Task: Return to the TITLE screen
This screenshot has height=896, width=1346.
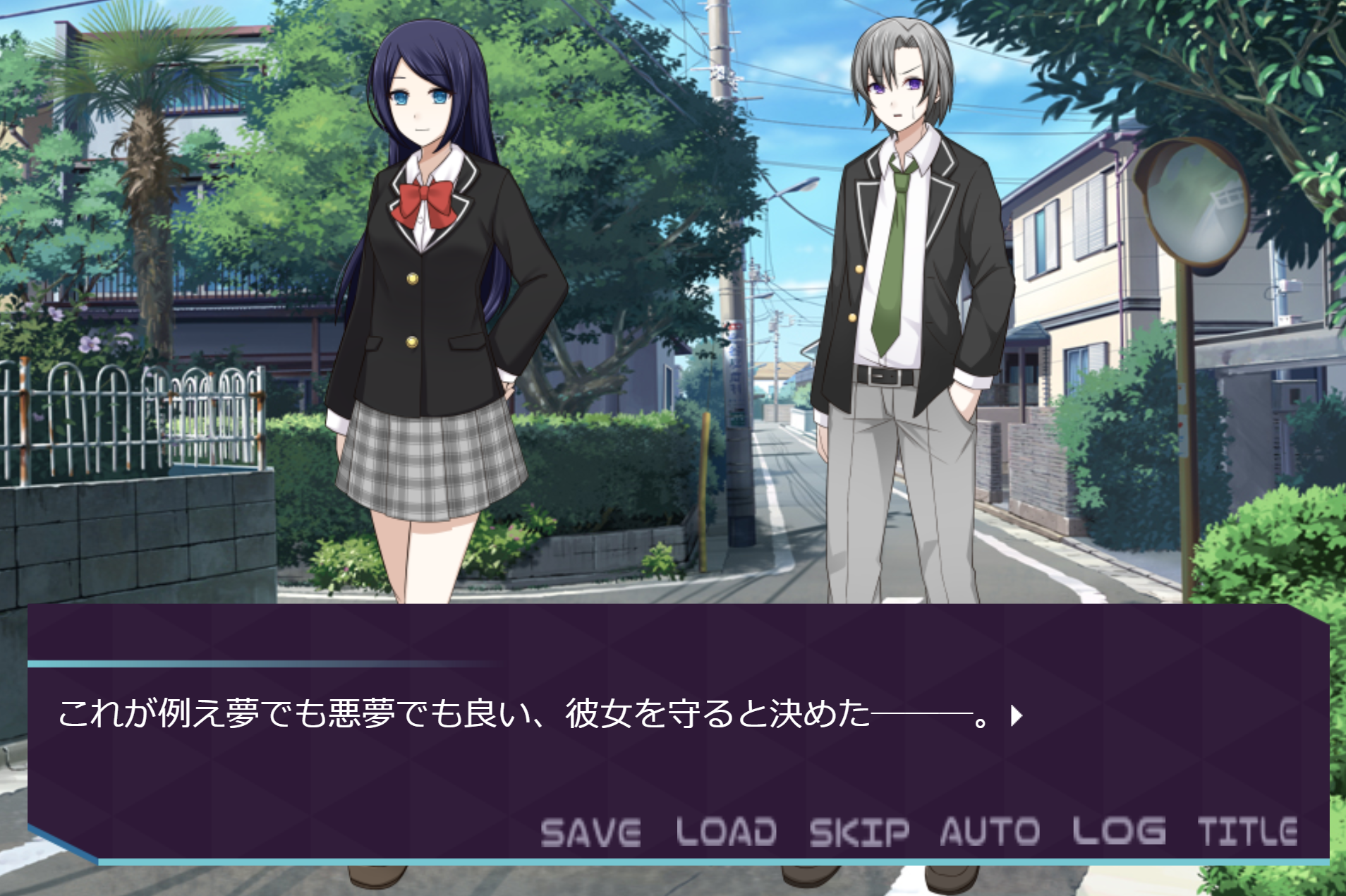Action: pos(1247,832)
